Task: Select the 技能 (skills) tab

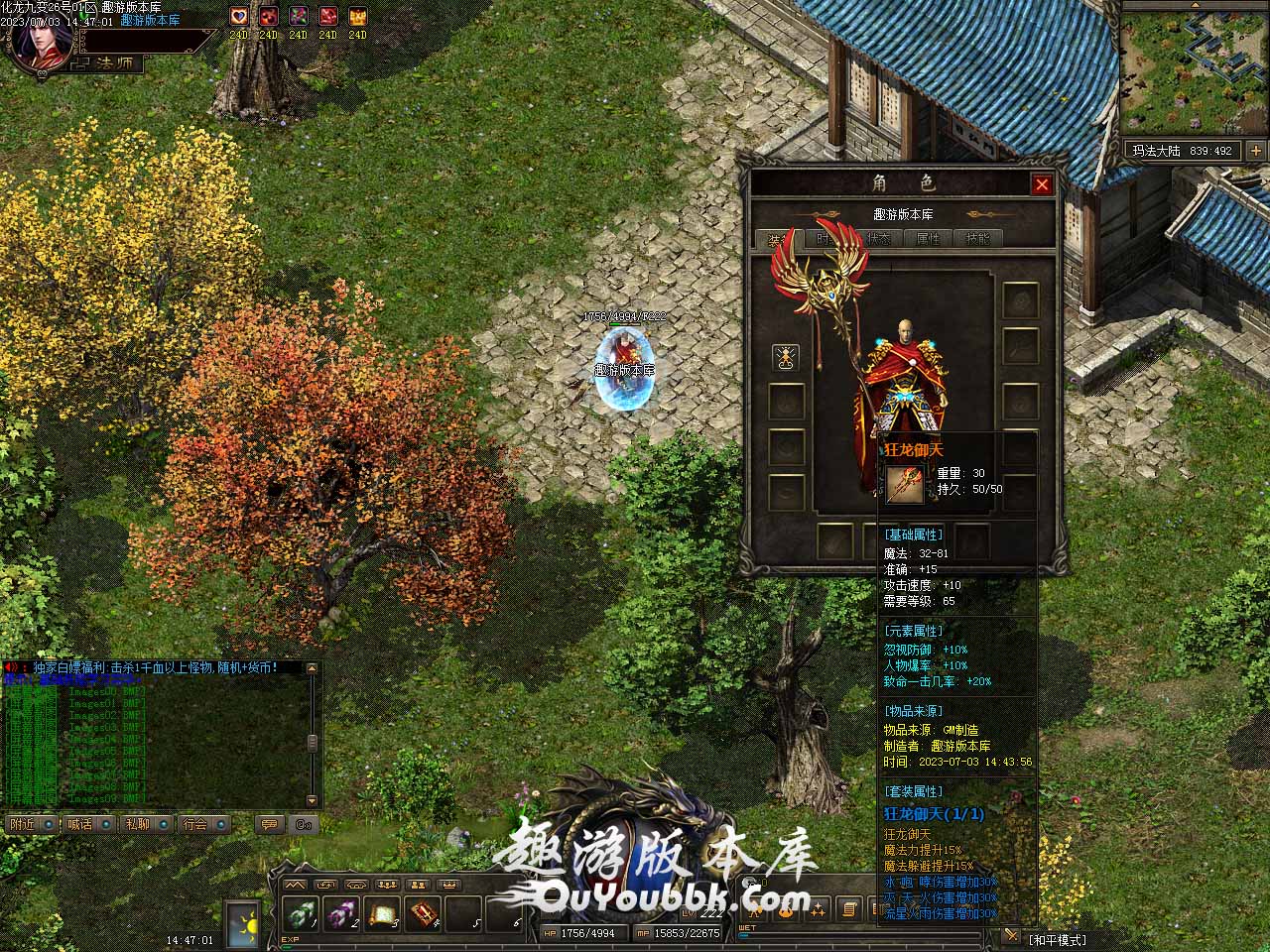Action: [x=977, y=239]
